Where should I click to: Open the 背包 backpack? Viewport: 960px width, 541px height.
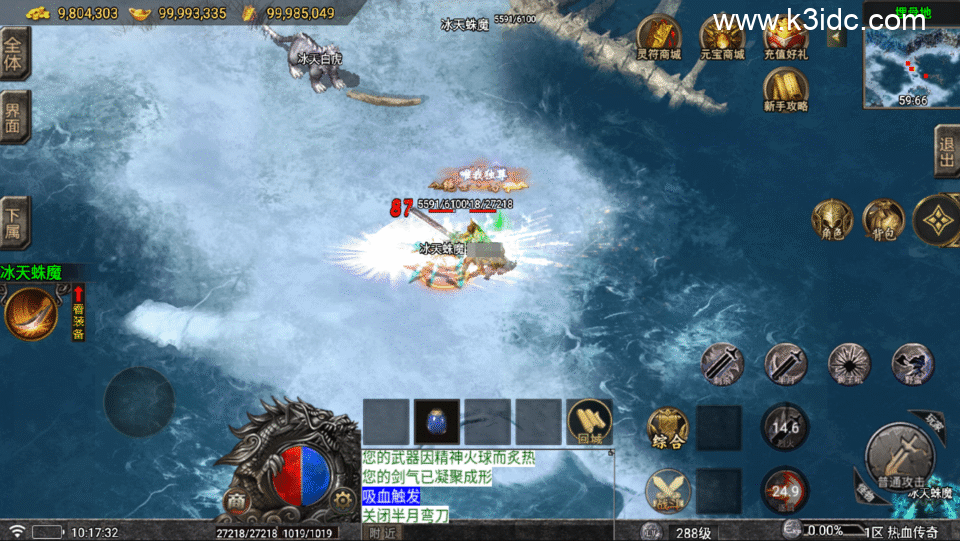point(884,219)
